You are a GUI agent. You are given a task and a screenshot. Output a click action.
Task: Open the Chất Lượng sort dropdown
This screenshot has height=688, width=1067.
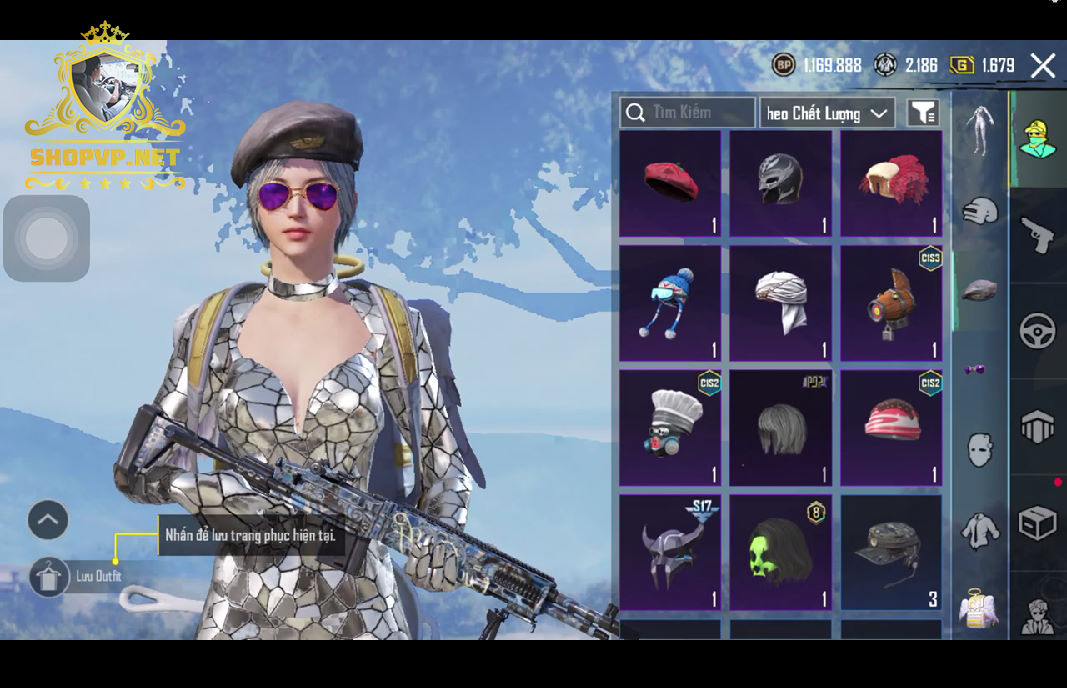[827, 113]
